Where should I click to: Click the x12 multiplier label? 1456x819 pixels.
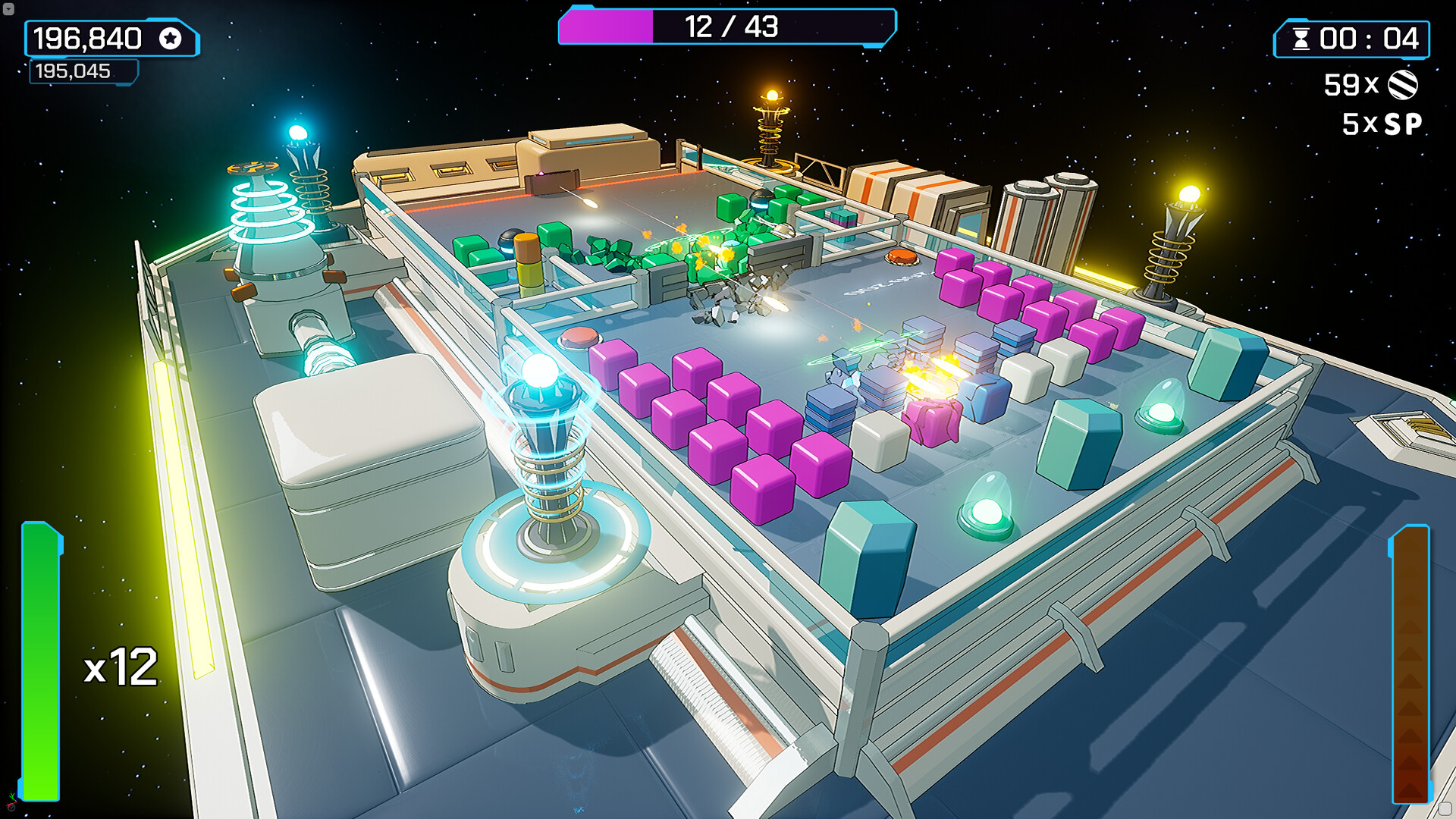(120, 665)
